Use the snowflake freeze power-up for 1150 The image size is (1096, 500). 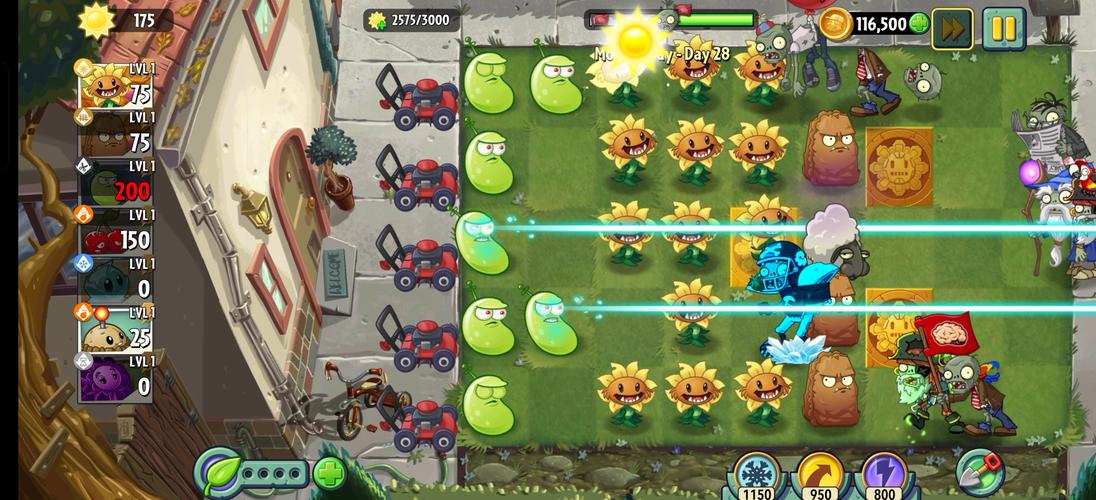click(x=757, y=476)
